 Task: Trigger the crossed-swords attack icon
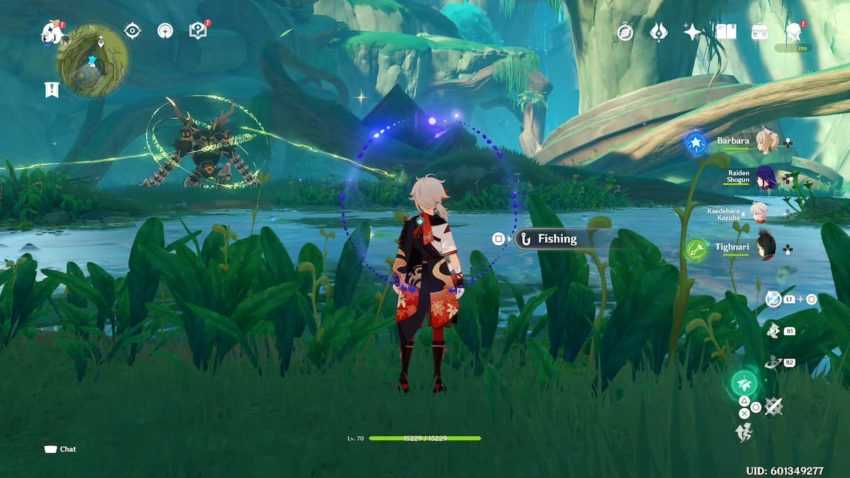point(773,406)
